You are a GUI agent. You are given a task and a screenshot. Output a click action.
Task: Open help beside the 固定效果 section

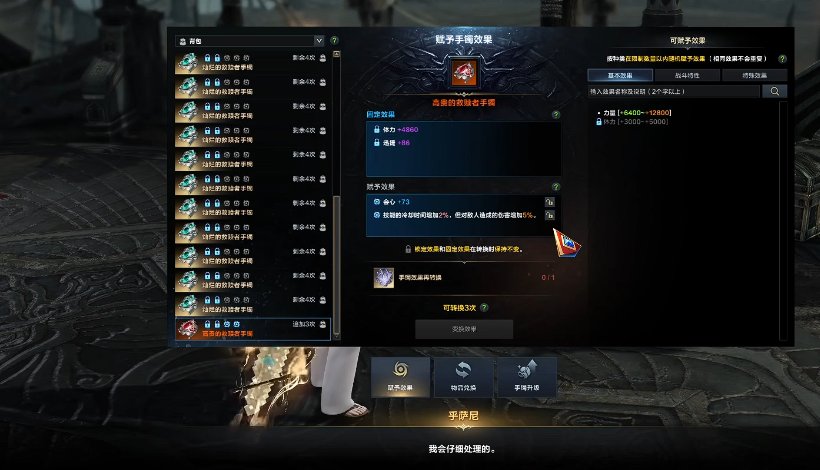click(x=556, y=115)
